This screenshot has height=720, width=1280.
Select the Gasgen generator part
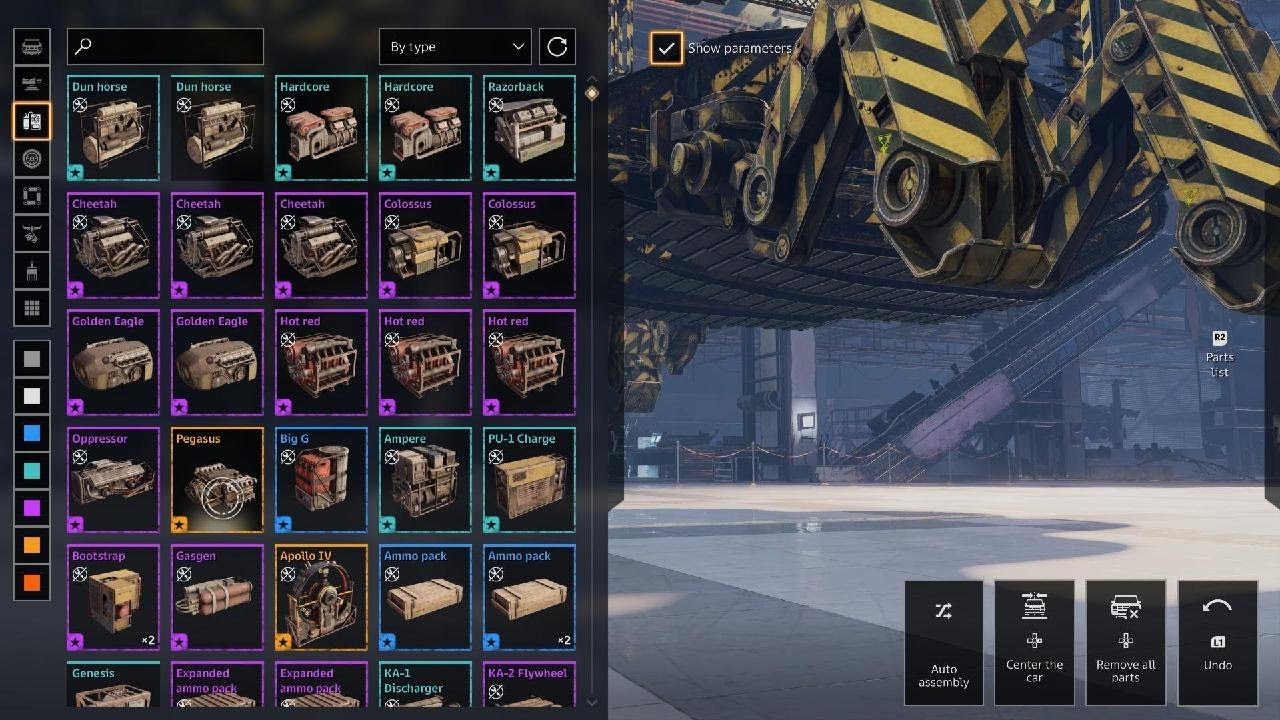point(217,597)
